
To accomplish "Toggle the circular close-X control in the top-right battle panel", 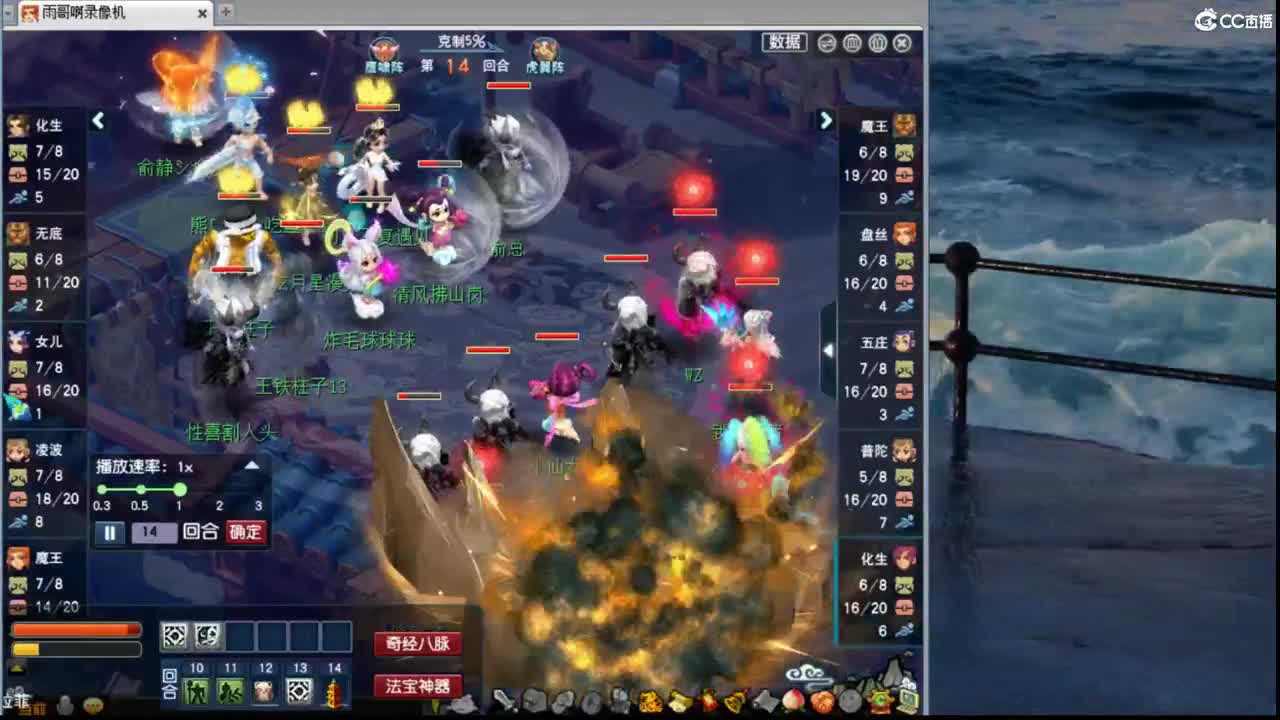I will pyautogui.click(x=901, y=43).
